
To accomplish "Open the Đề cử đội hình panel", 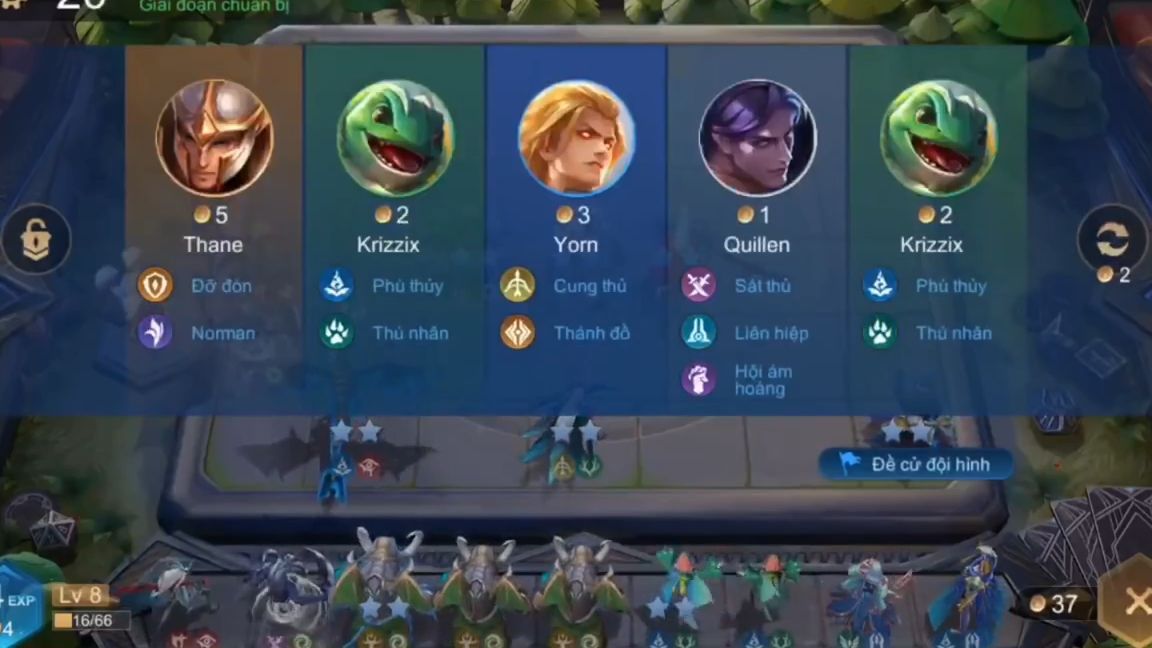I will click(916, 464).
